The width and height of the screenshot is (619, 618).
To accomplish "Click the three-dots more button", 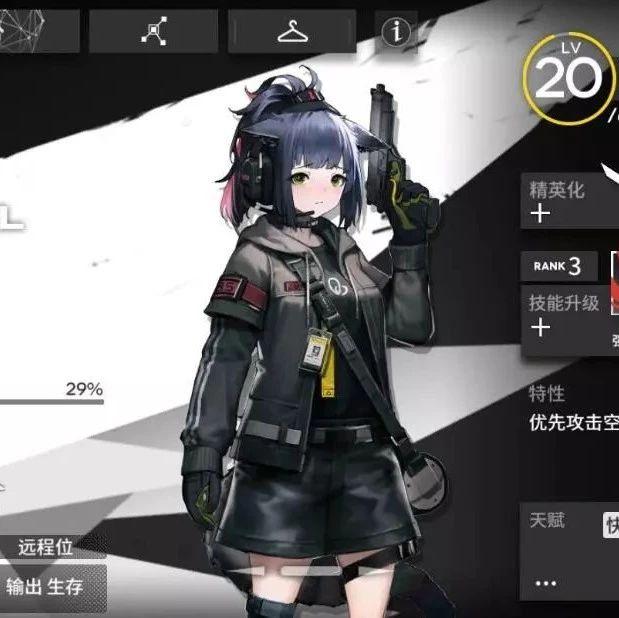I will 546,581.
